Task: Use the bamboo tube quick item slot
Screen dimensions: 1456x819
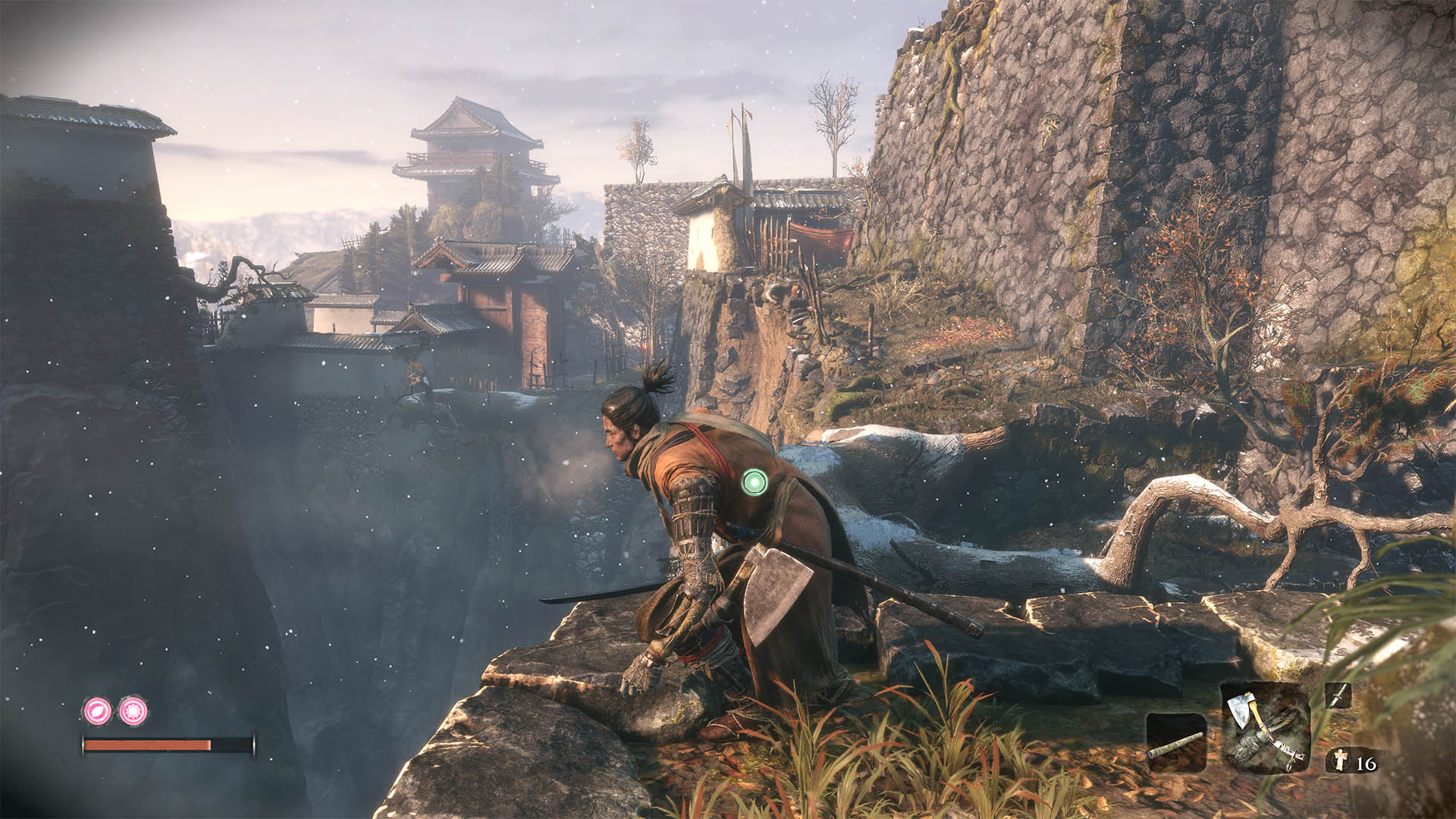Action: click(x=1176, y=742)
